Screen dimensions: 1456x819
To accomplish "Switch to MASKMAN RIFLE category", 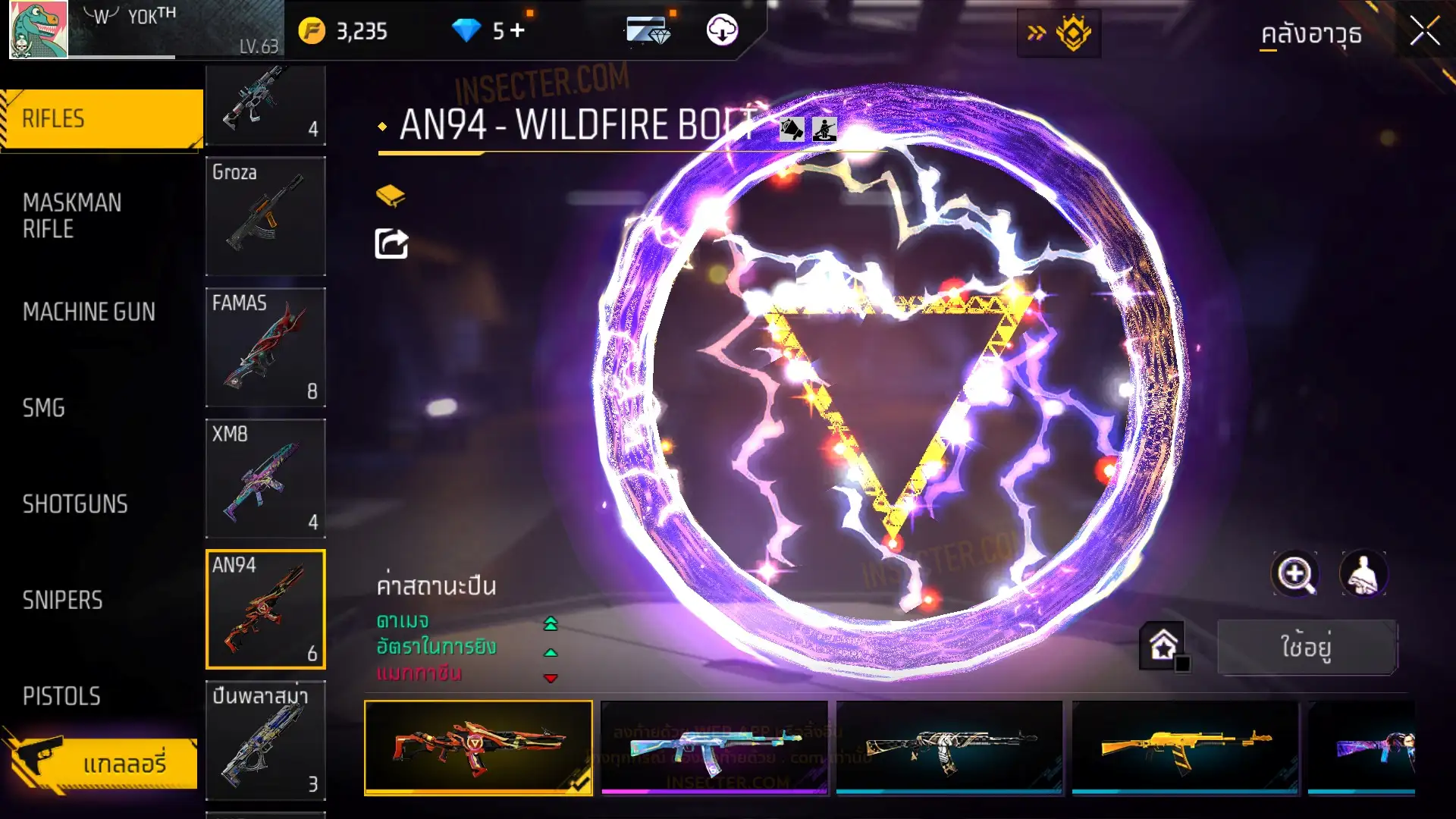I will pos(72,215).
